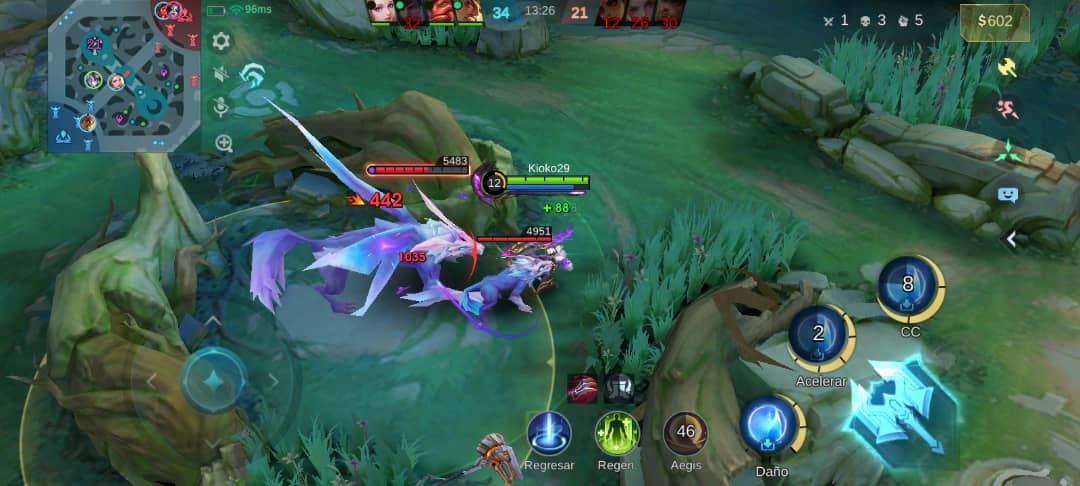Use the Regen heal ability
Viewport: 1080px width, 486px height.
(x=616, y=433)
